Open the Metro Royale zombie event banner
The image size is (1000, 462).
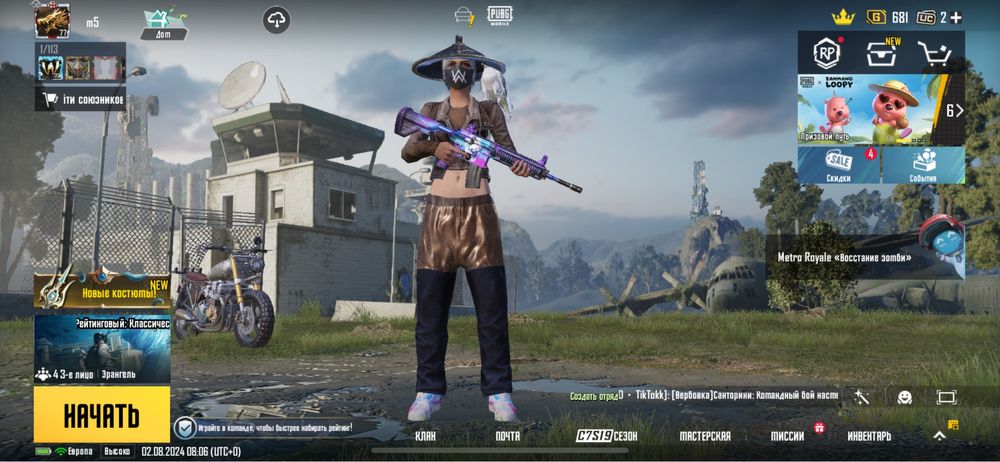coord(865,255)
